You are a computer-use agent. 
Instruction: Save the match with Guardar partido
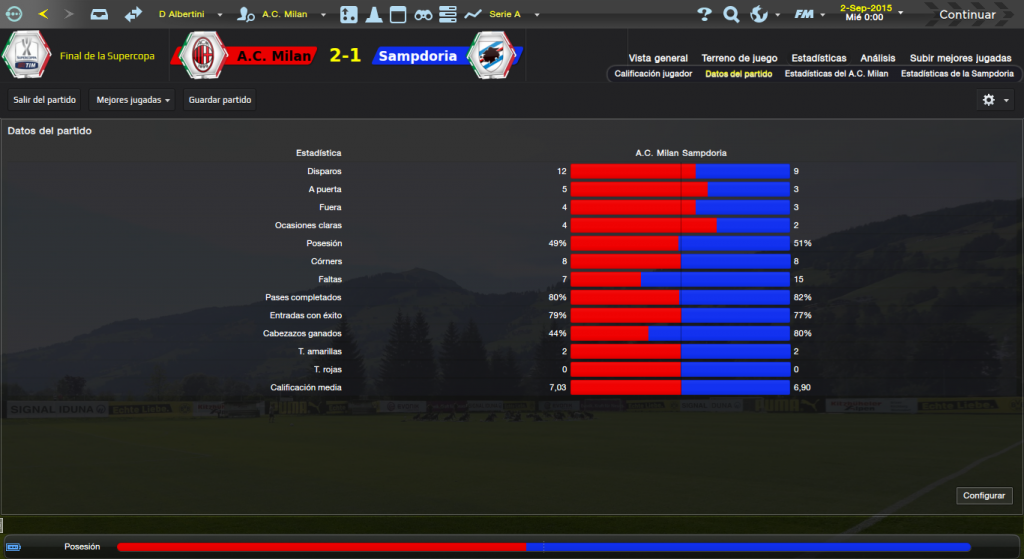coord(220,100)
